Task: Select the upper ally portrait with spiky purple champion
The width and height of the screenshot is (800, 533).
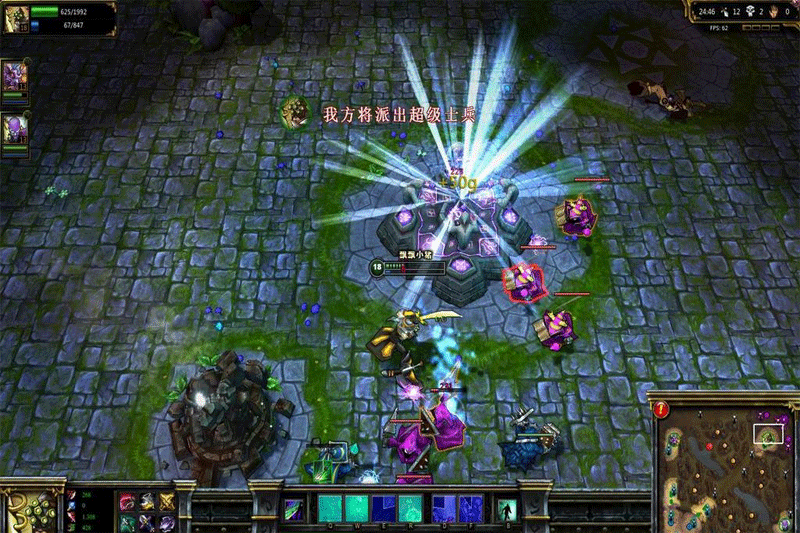Action: coord(14,76)
